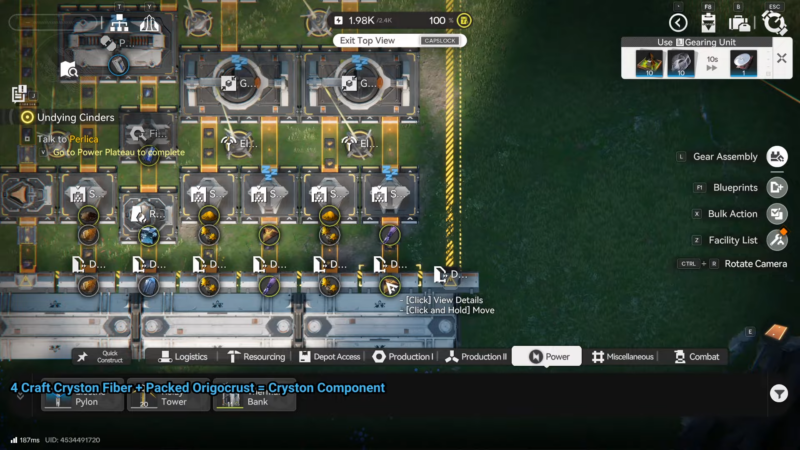Open the filter funnel button
Screen dimensions: 800x450
[x=779, y=394]
